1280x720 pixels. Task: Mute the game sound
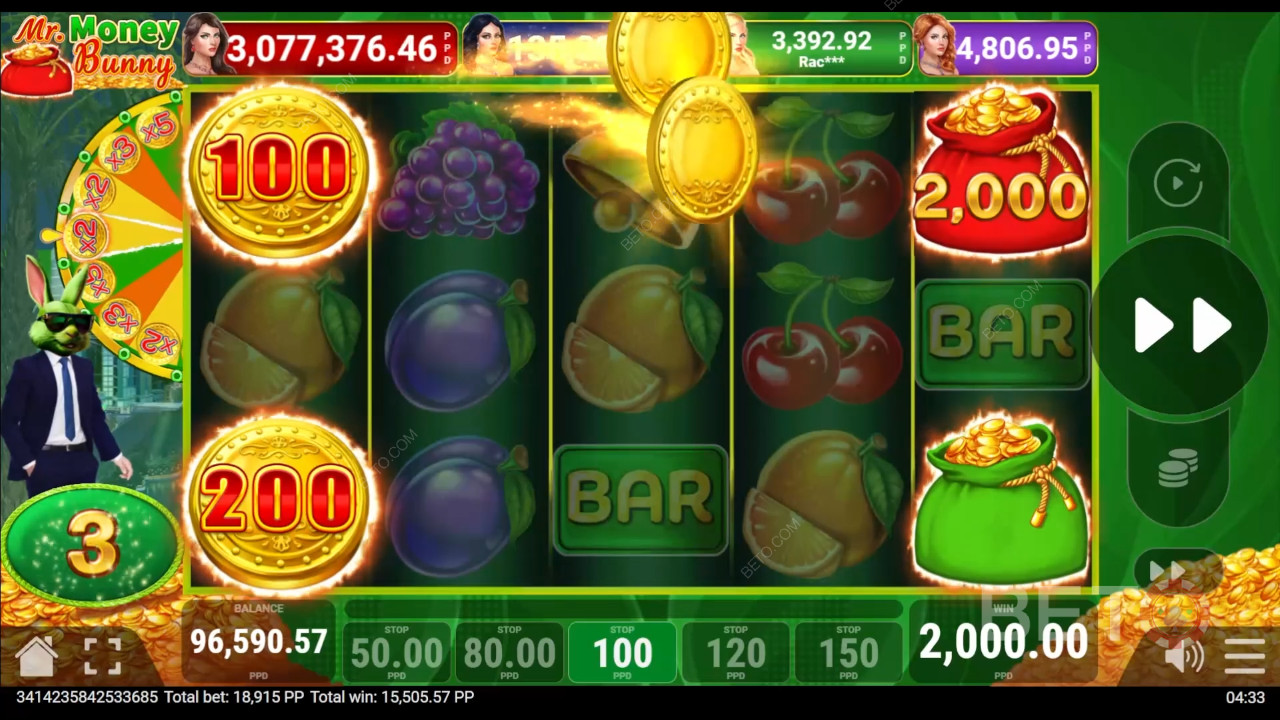point(1183,655)
